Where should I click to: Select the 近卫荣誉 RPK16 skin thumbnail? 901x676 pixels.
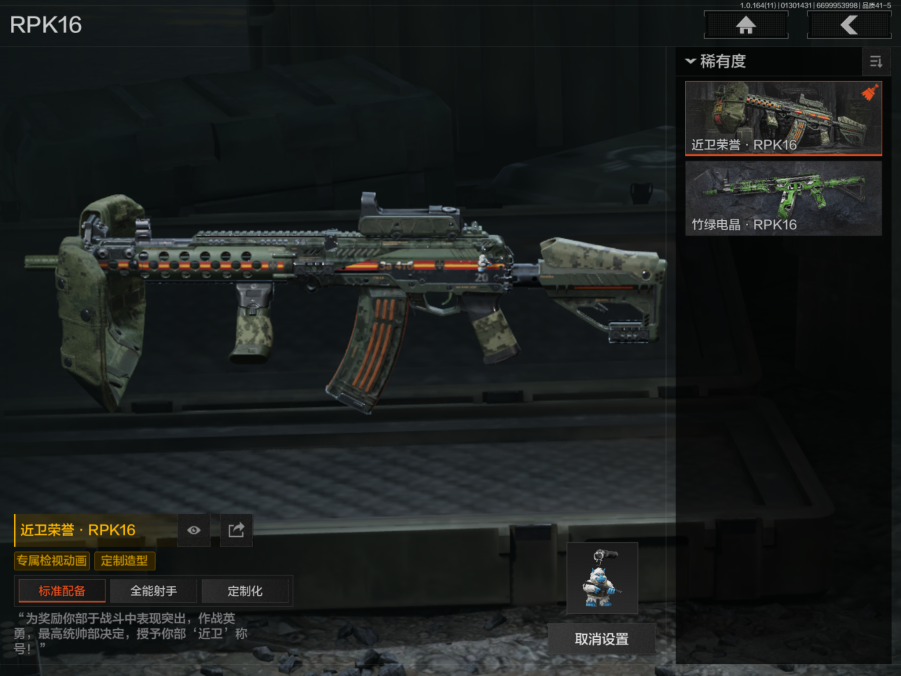783,118
